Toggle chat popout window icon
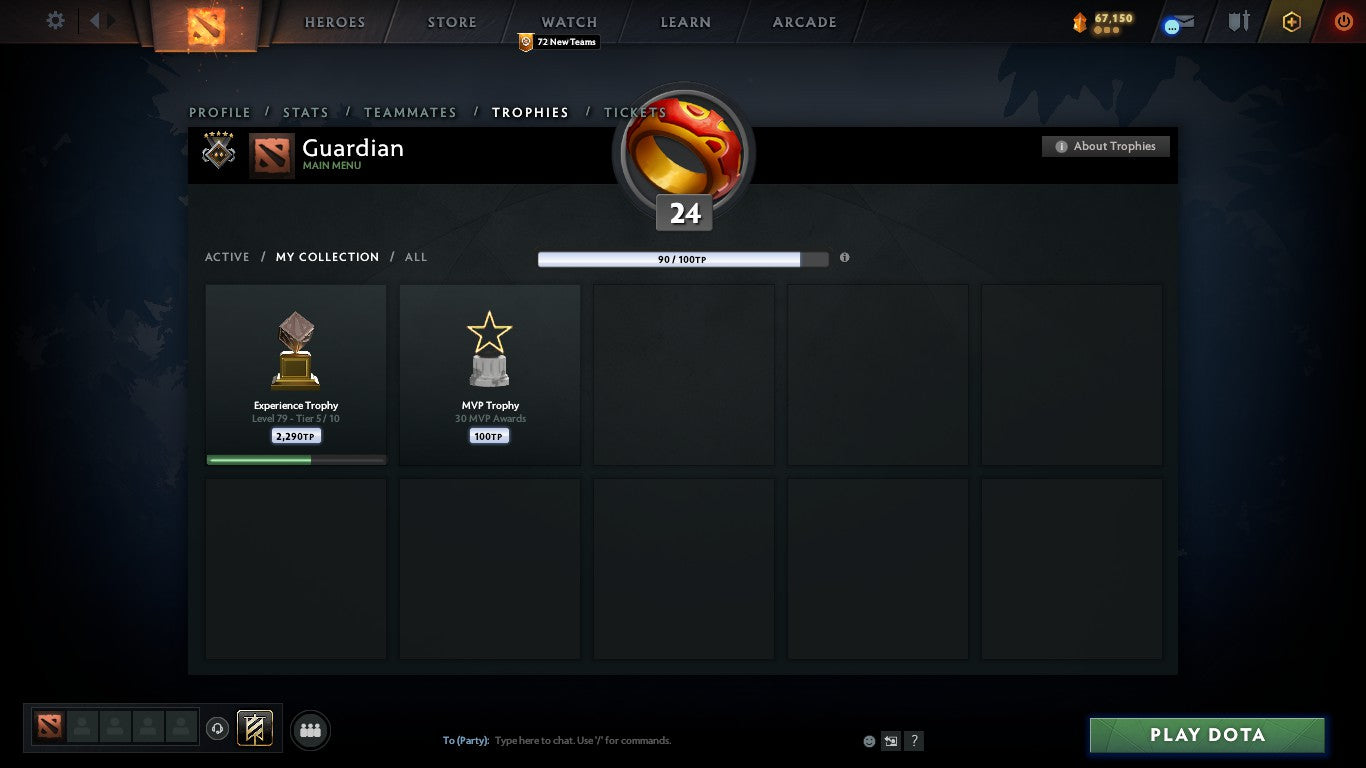Viewport: 1366px width, 768px height. coord(890,740)
